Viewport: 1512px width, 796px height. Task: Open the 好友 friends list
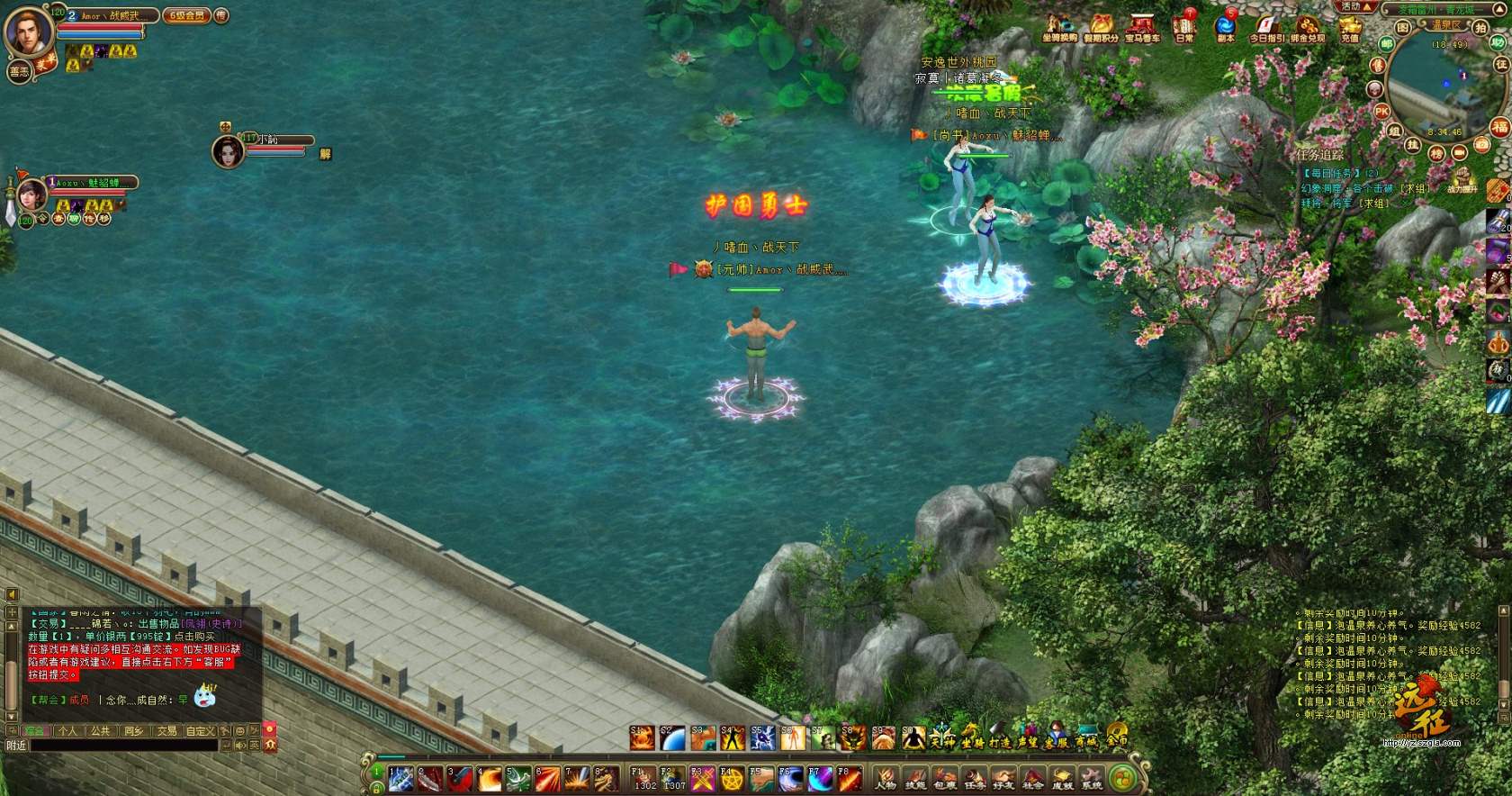click(x=1003, y=779)
